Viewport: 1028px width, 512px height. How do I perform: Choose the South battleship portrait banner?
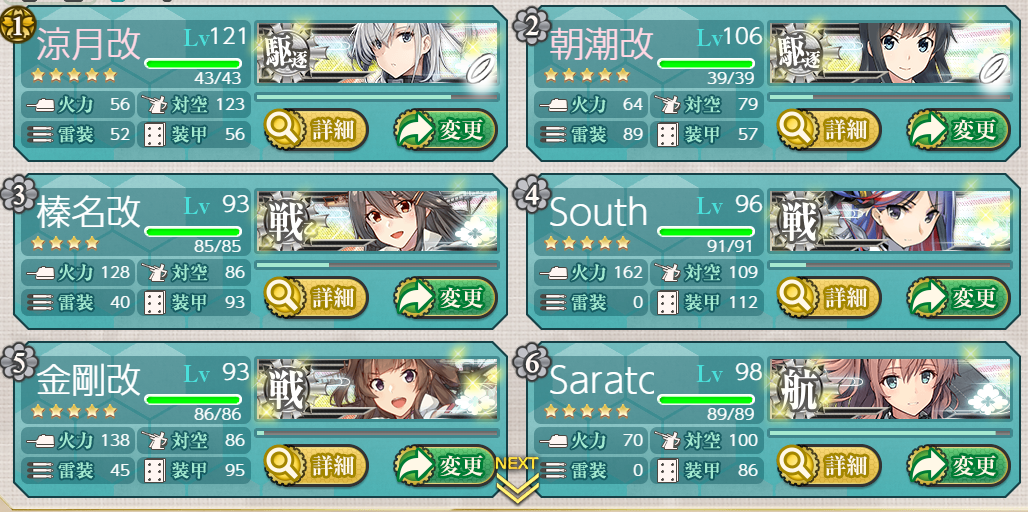point(890,221)
